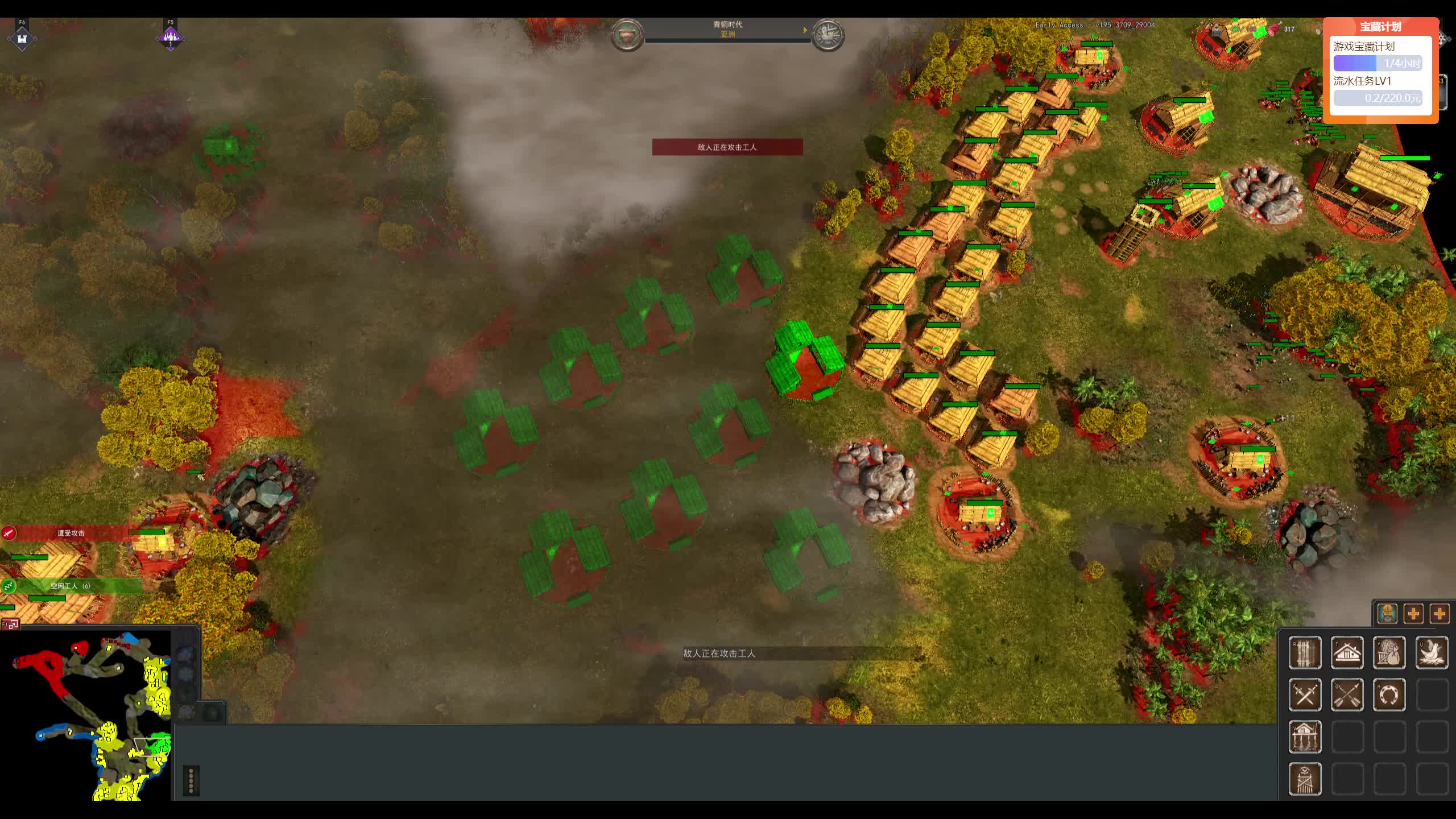Click the next-age emblem beside the progress bar

pyautogui.click(x=828, y=35)
